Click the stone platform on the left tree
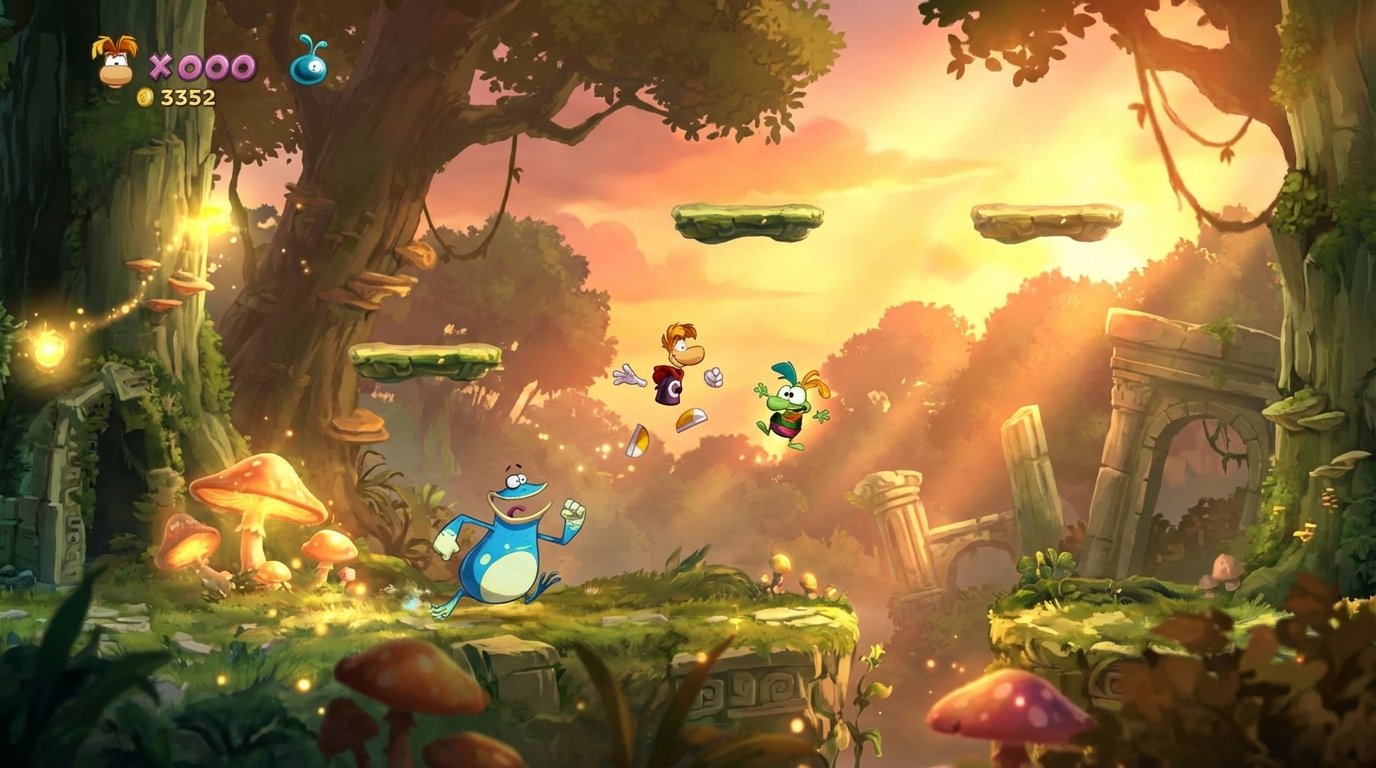Viewport: 1376px width, 768px height. tap(424, 362)
